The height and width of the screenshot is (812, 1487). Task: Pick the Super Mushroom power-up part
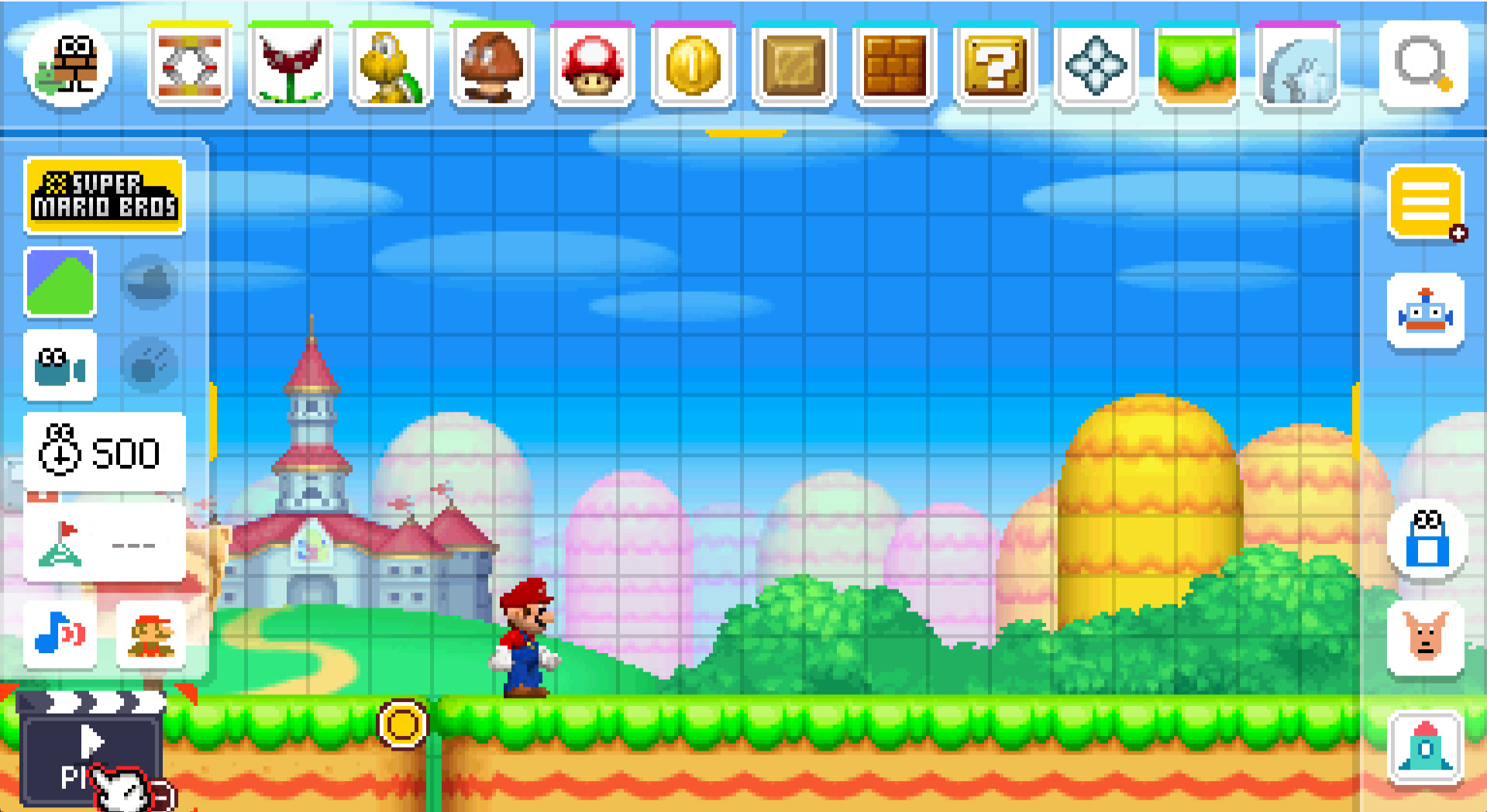pyautogui.click(x=593, y=66)
